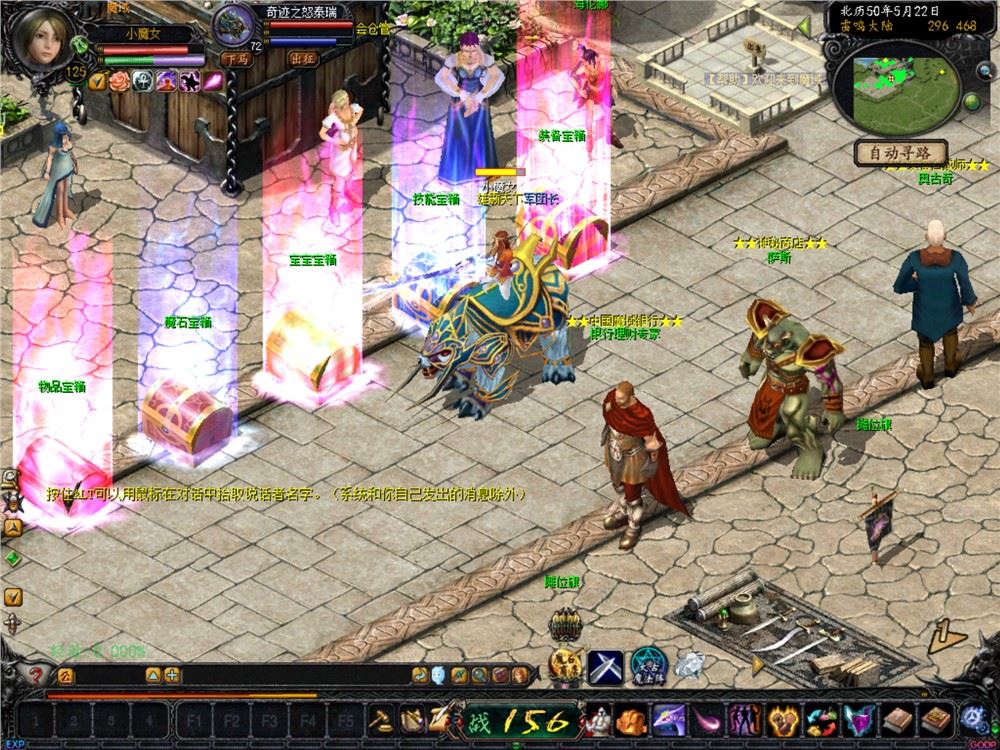
Task: Click the red question mark help button
Action: (x=37, y=675)
